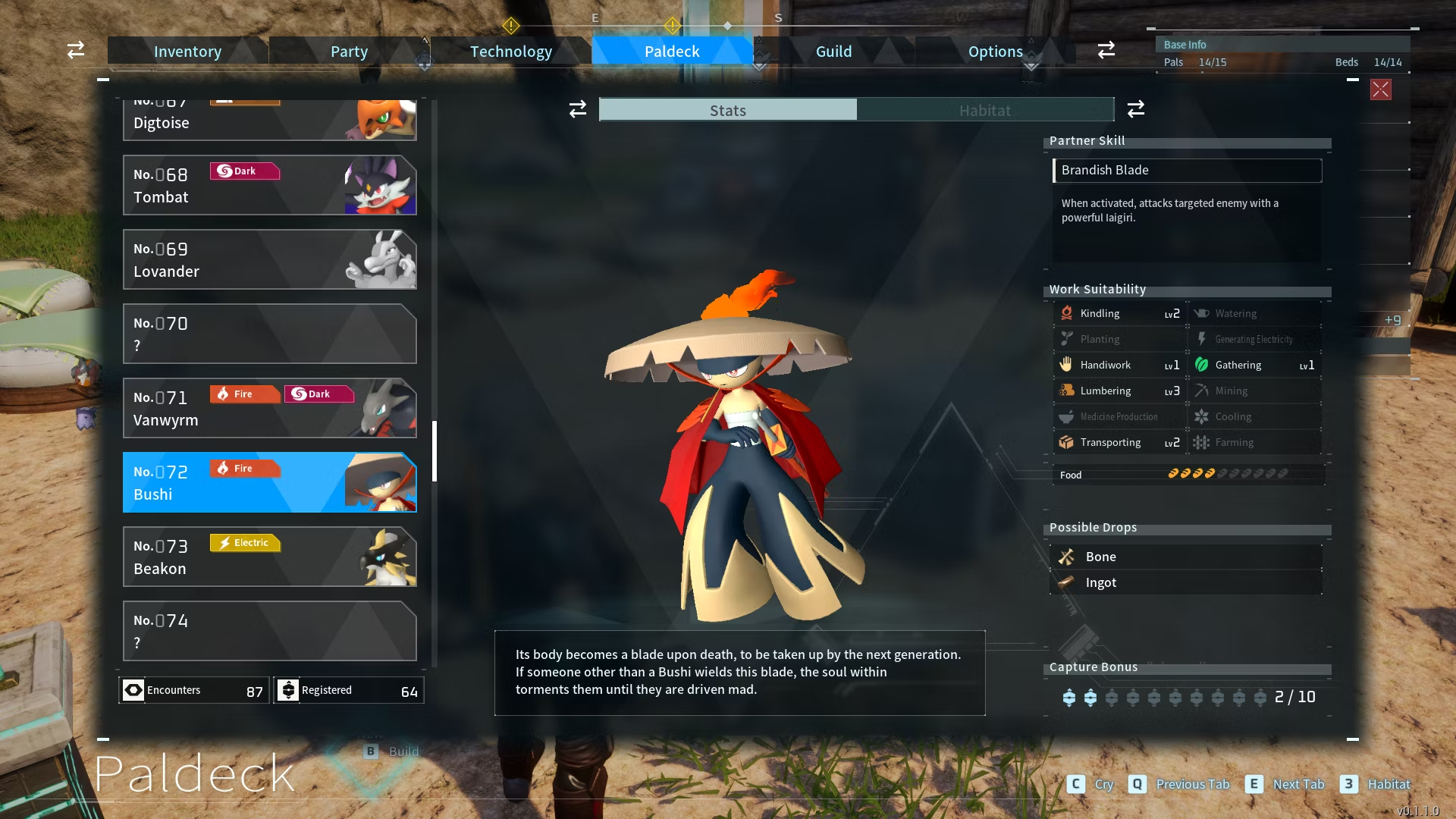Choose the Digtoise list entry
Screen dimensions: 1456x819
pos(269,121)
